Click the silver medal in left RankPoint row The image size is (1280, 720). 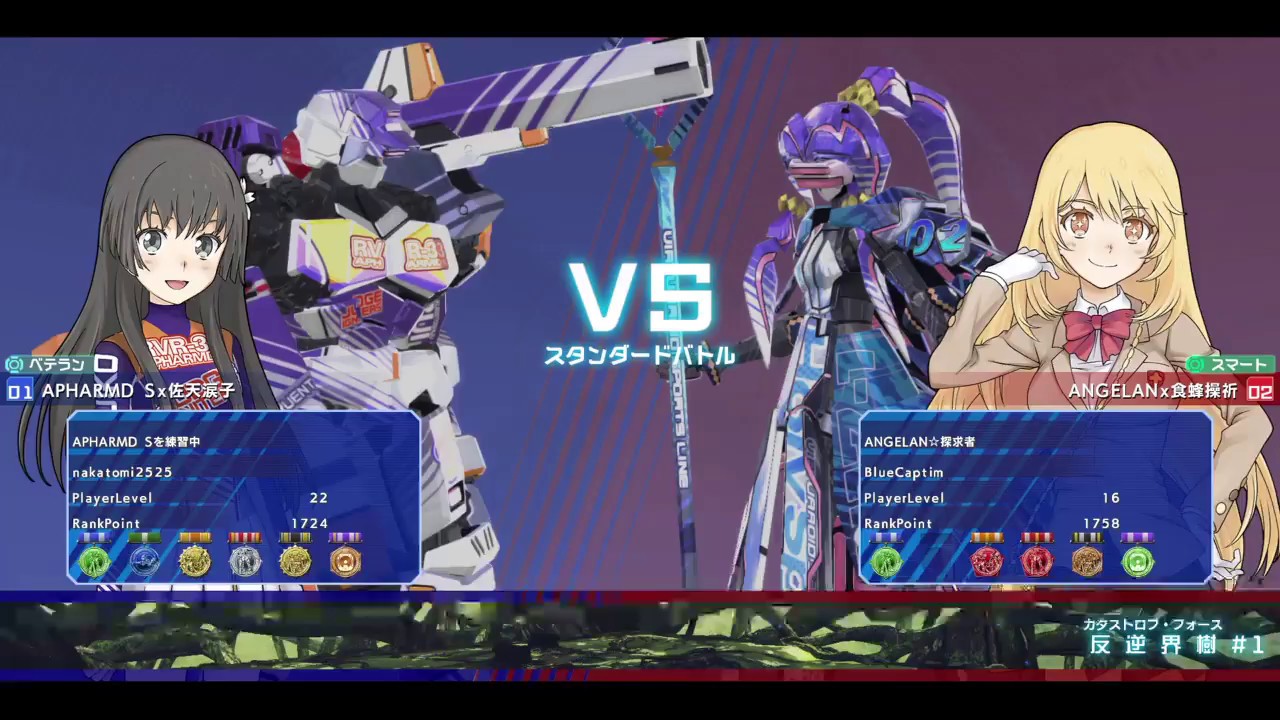click(245, 562)
